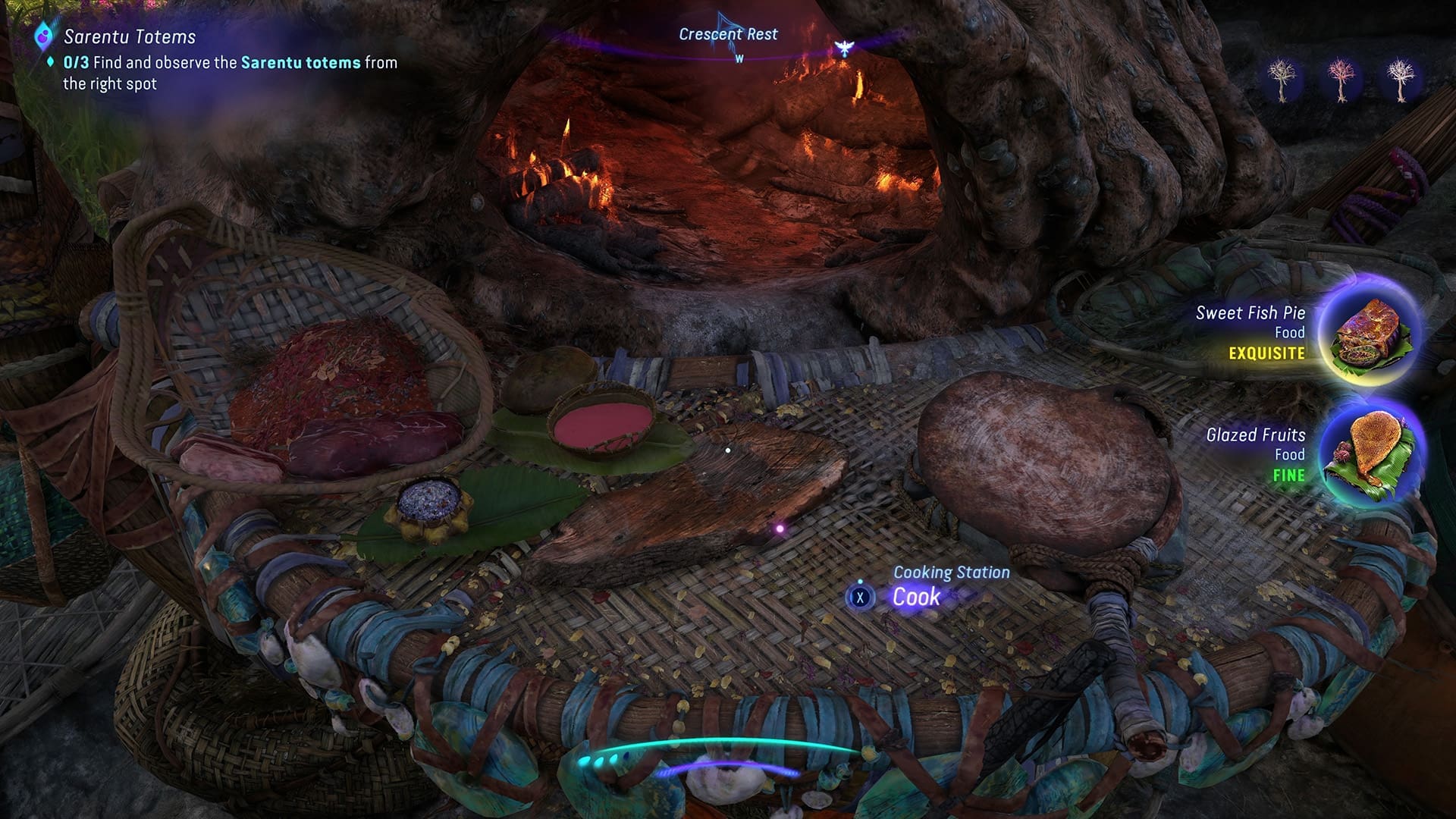Select the Sweet Fish Pie food icon

click(1371, 331)
